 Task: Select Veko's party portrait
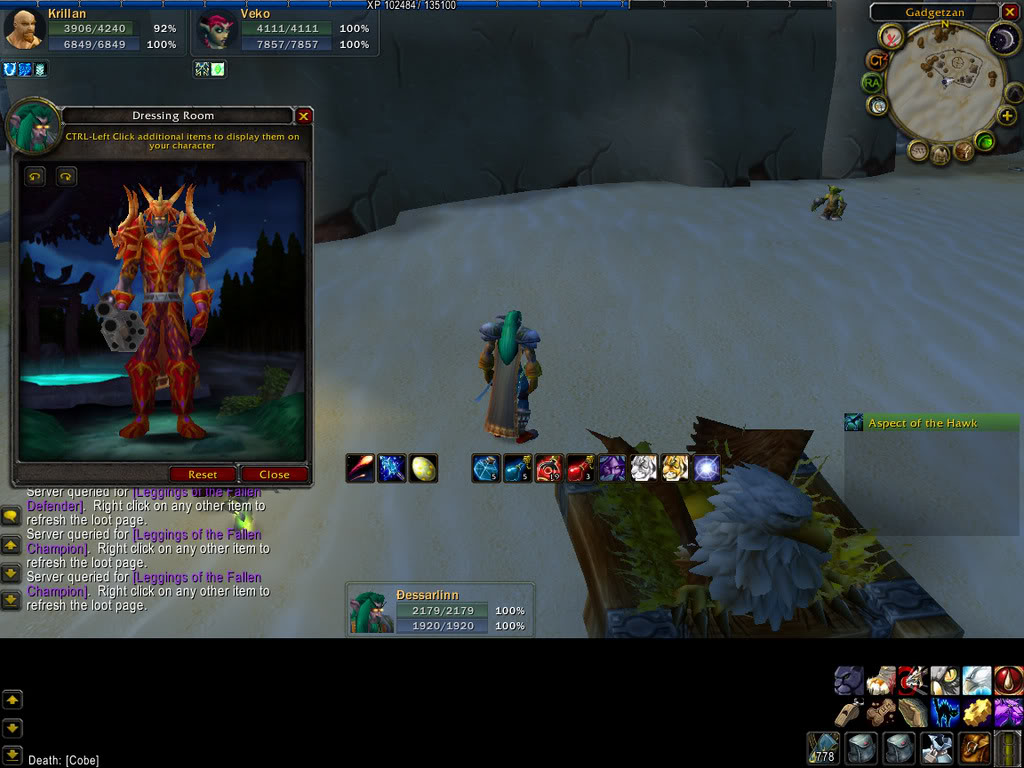213,31
